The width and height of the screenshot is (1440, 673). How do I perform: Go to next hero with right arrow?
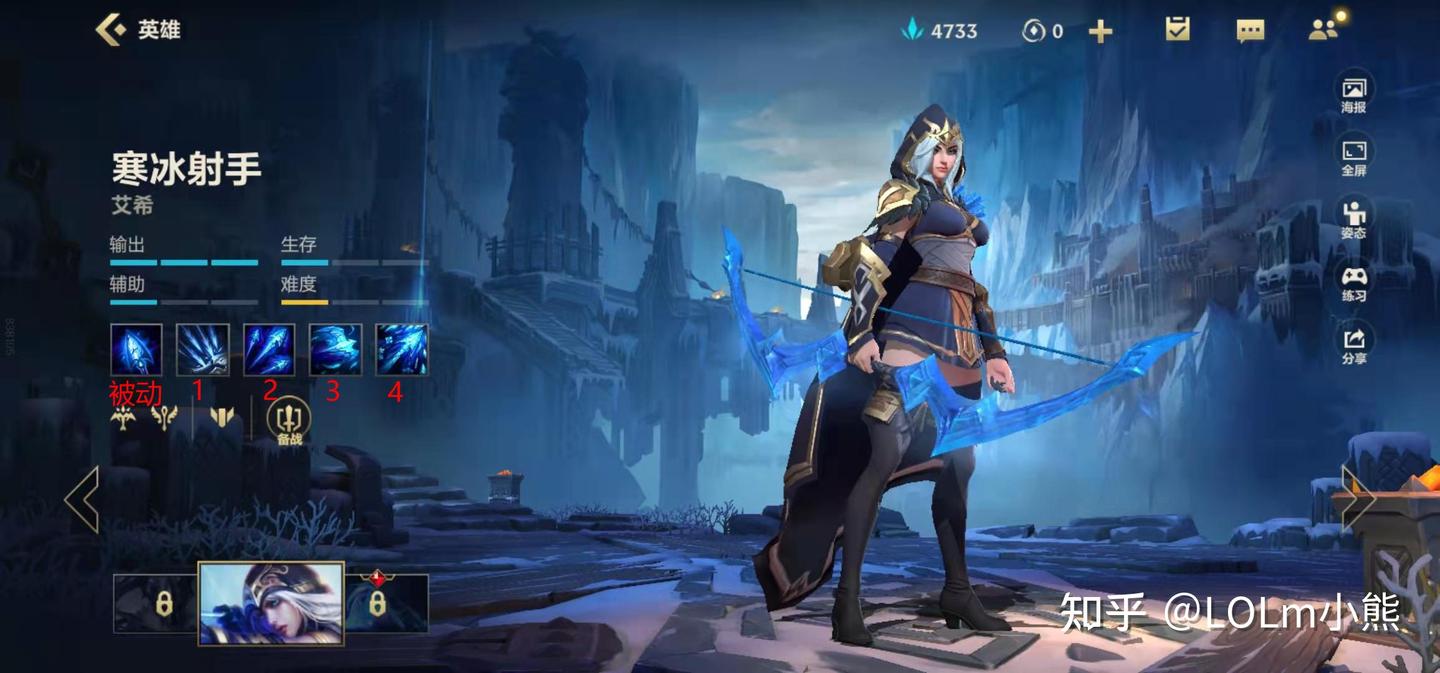click(1358, 499)
